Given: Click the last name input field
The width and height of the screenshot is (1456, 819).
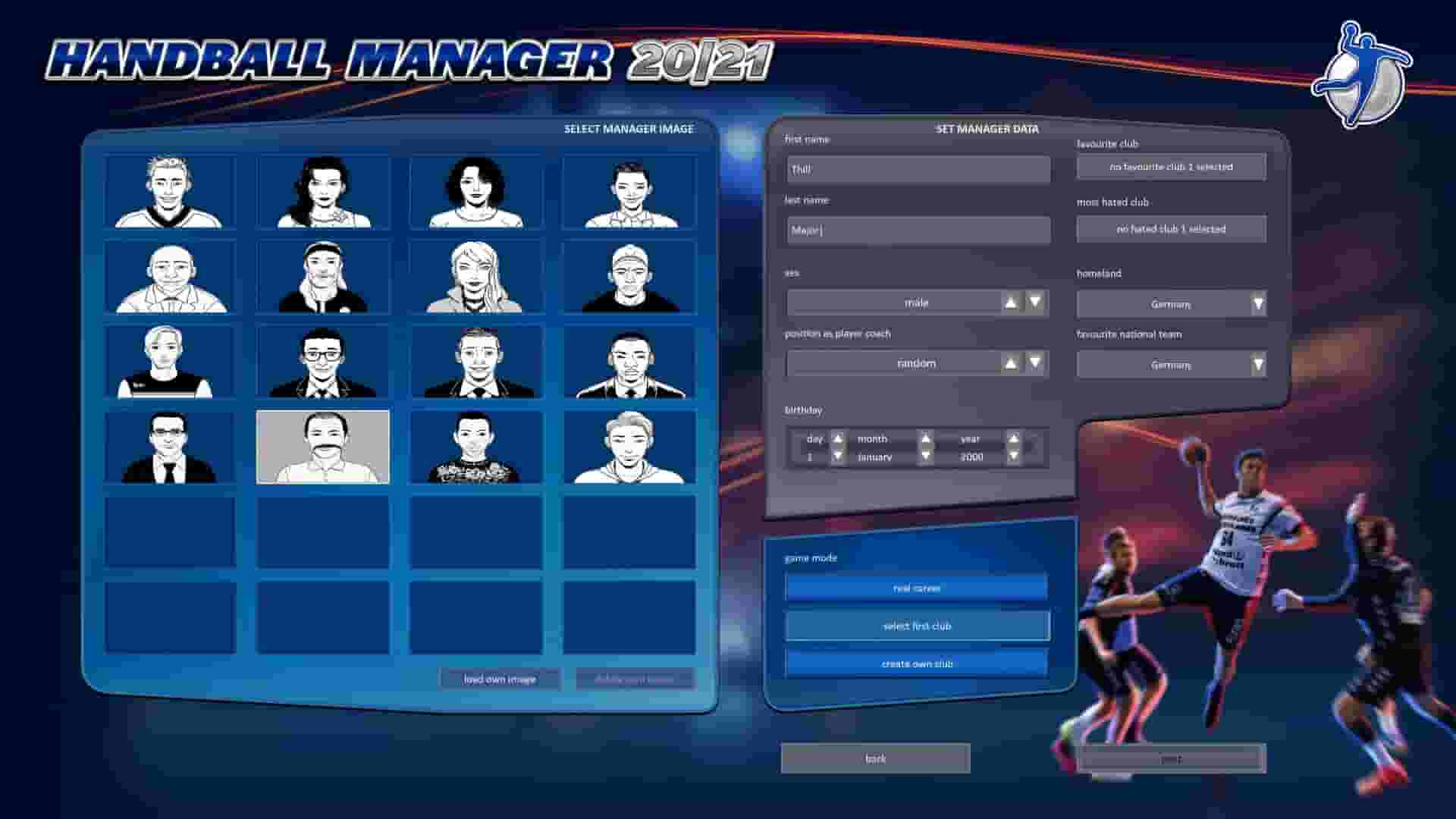Looking at the screenshot, I should [917, 230].
